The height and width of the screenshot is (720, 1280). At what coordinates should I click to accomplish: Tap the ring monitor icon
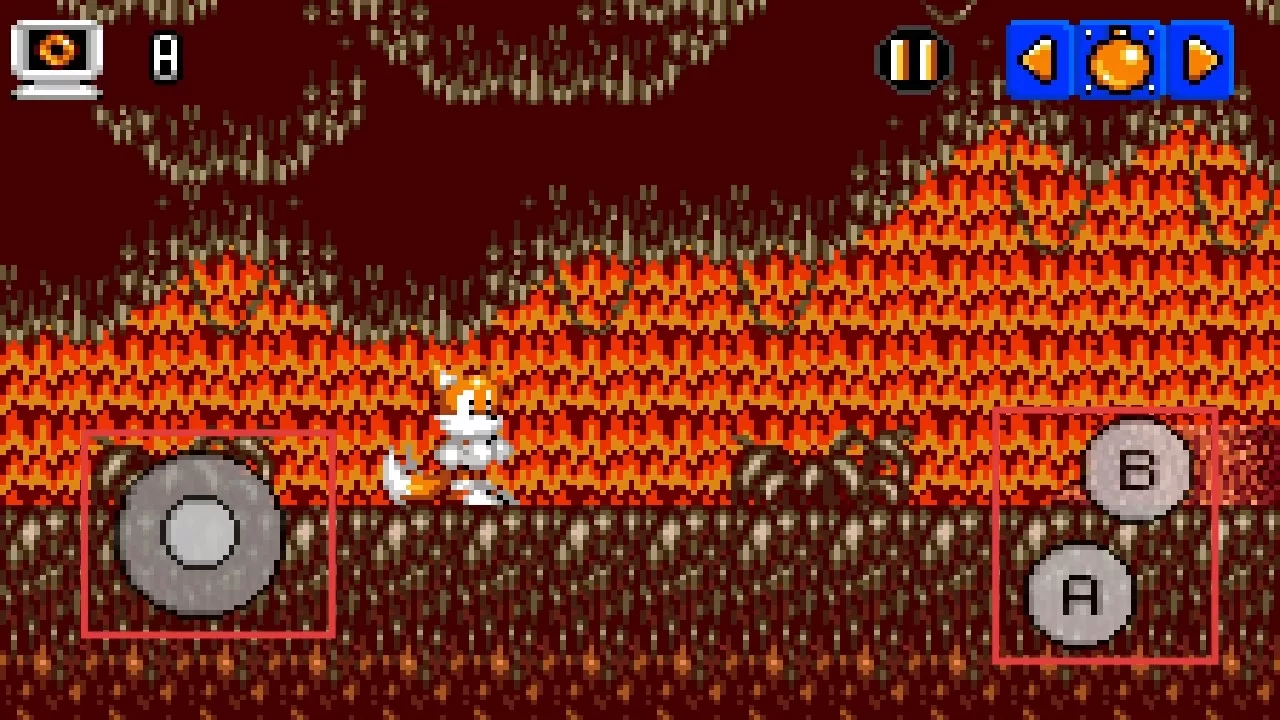57,58
